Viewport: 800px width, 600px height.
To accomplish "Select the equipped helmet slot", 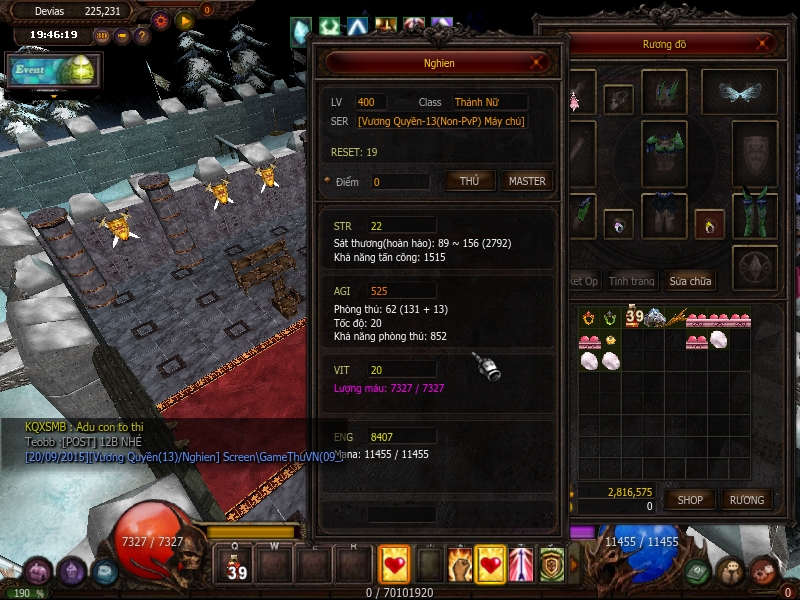I will tap(664, 92).
